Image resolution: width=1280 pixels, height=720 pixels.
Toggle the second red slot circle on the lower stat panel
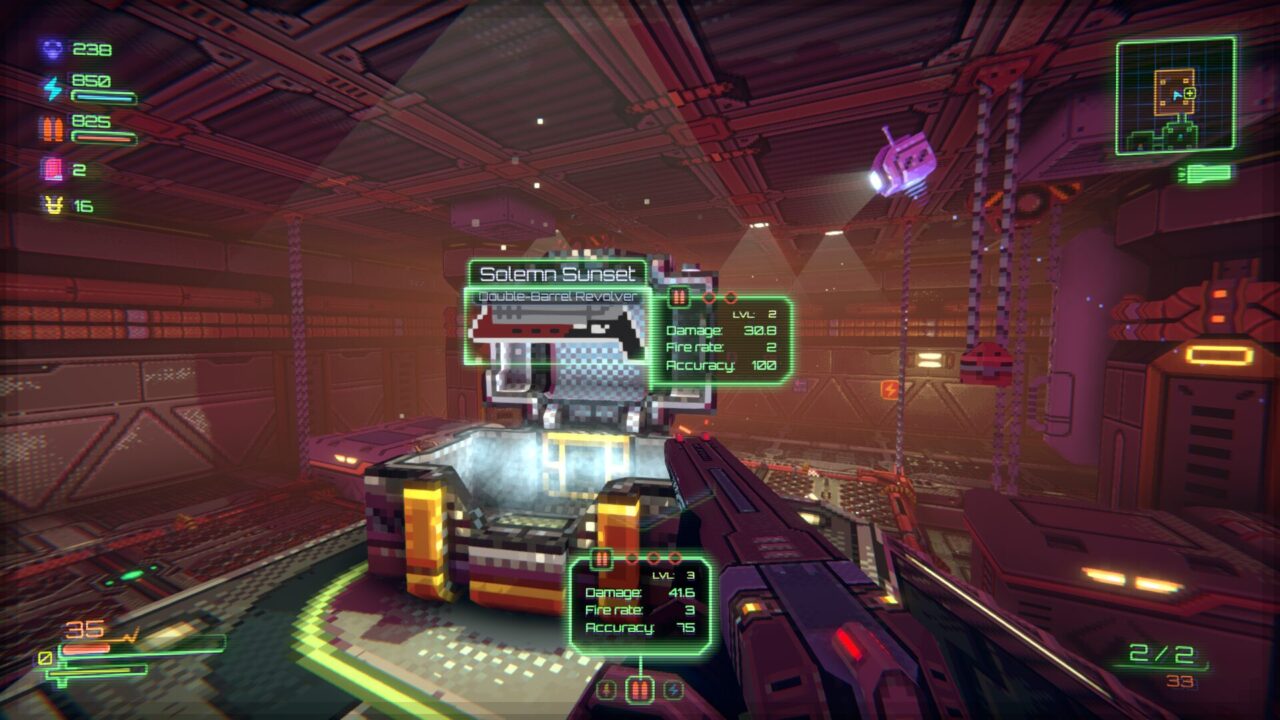coord(653,557)
